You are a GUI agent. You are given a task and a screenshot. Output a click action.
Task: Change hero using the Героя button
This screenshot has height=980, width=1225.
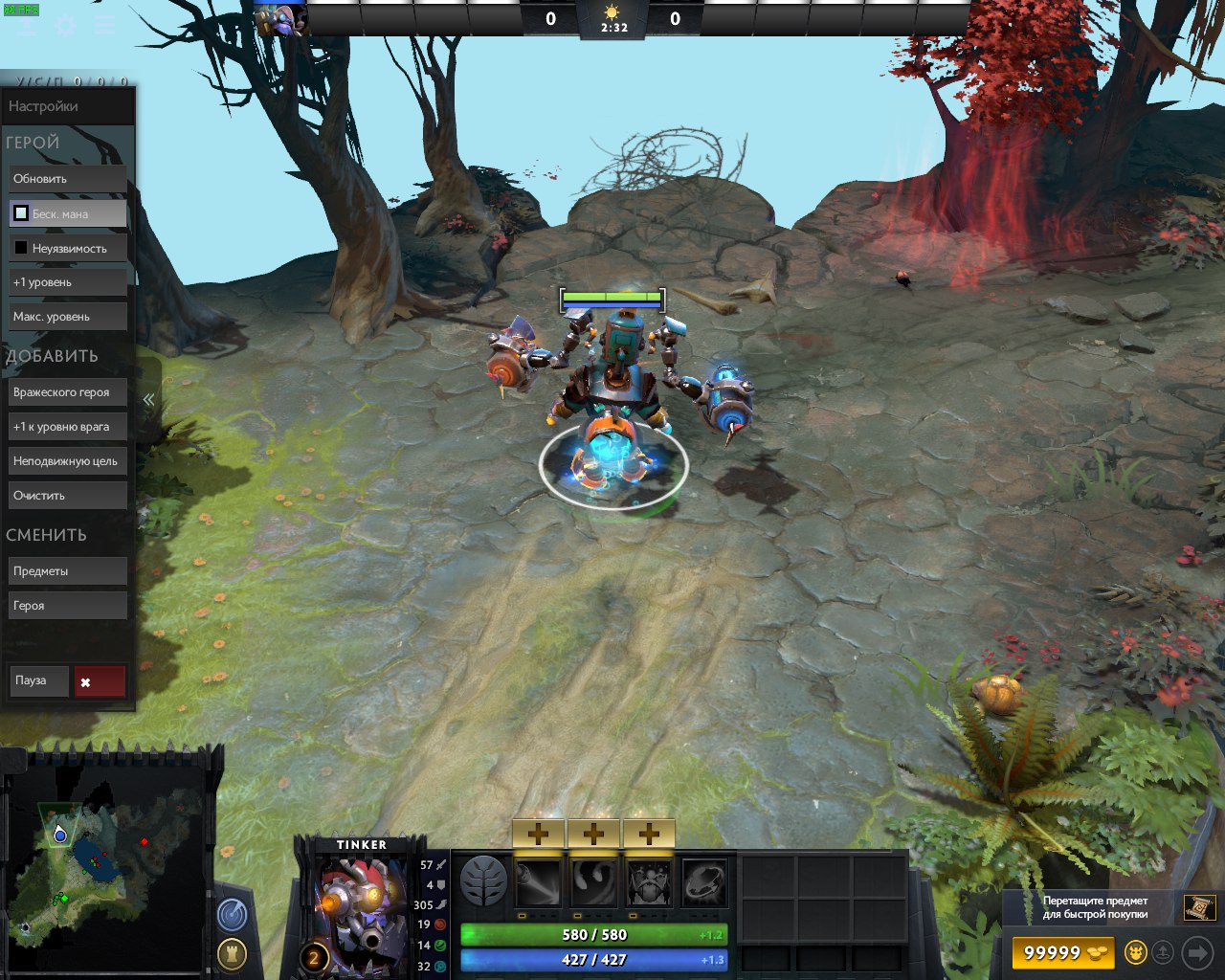[67, 606]
